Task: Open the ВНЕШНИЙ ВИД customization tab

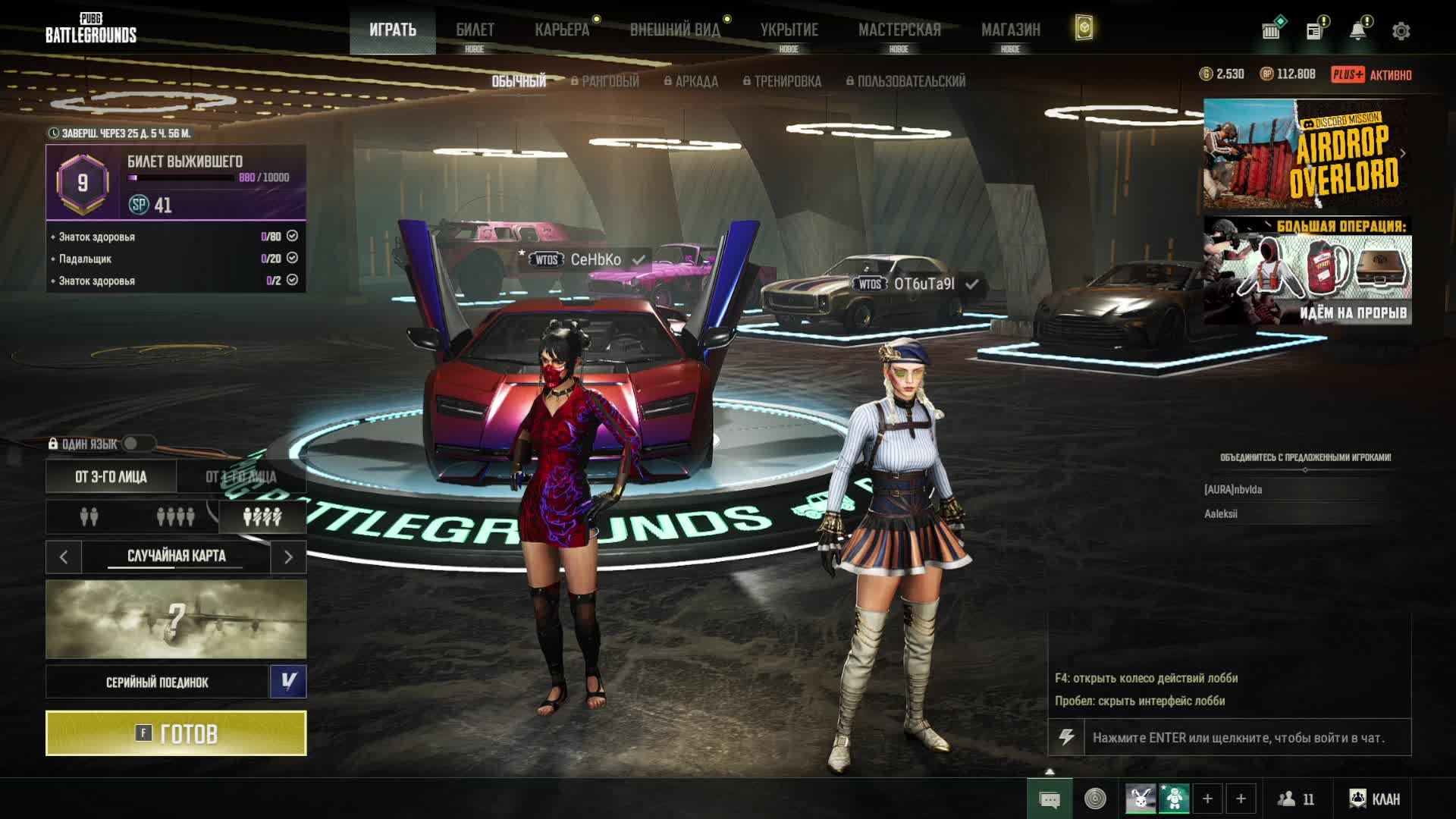Action: [x=674, y=30]
